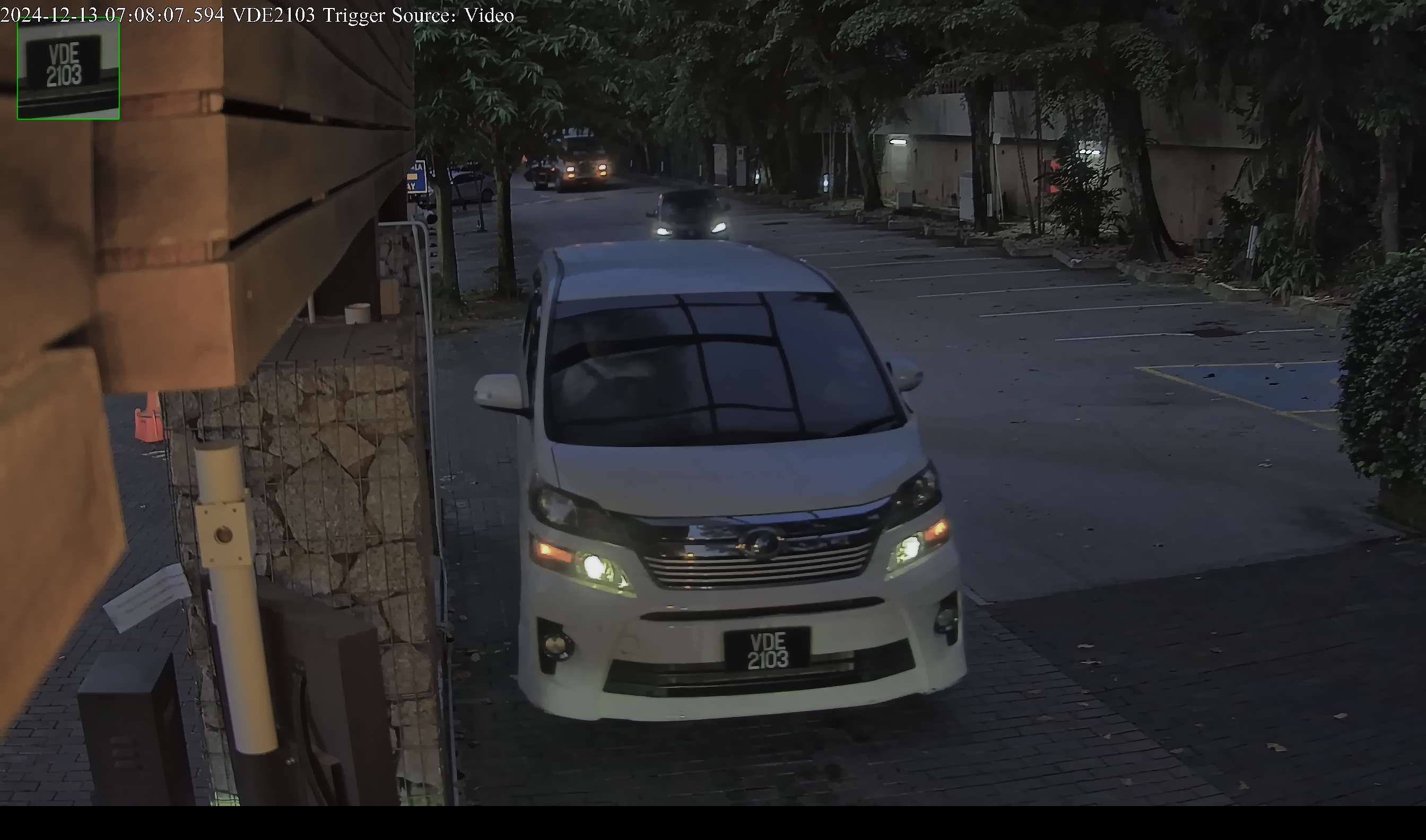Open the VDE2103 plate capture thumbnail
Viewport: 1426px width, 840px height.
(x=68, y=69)
